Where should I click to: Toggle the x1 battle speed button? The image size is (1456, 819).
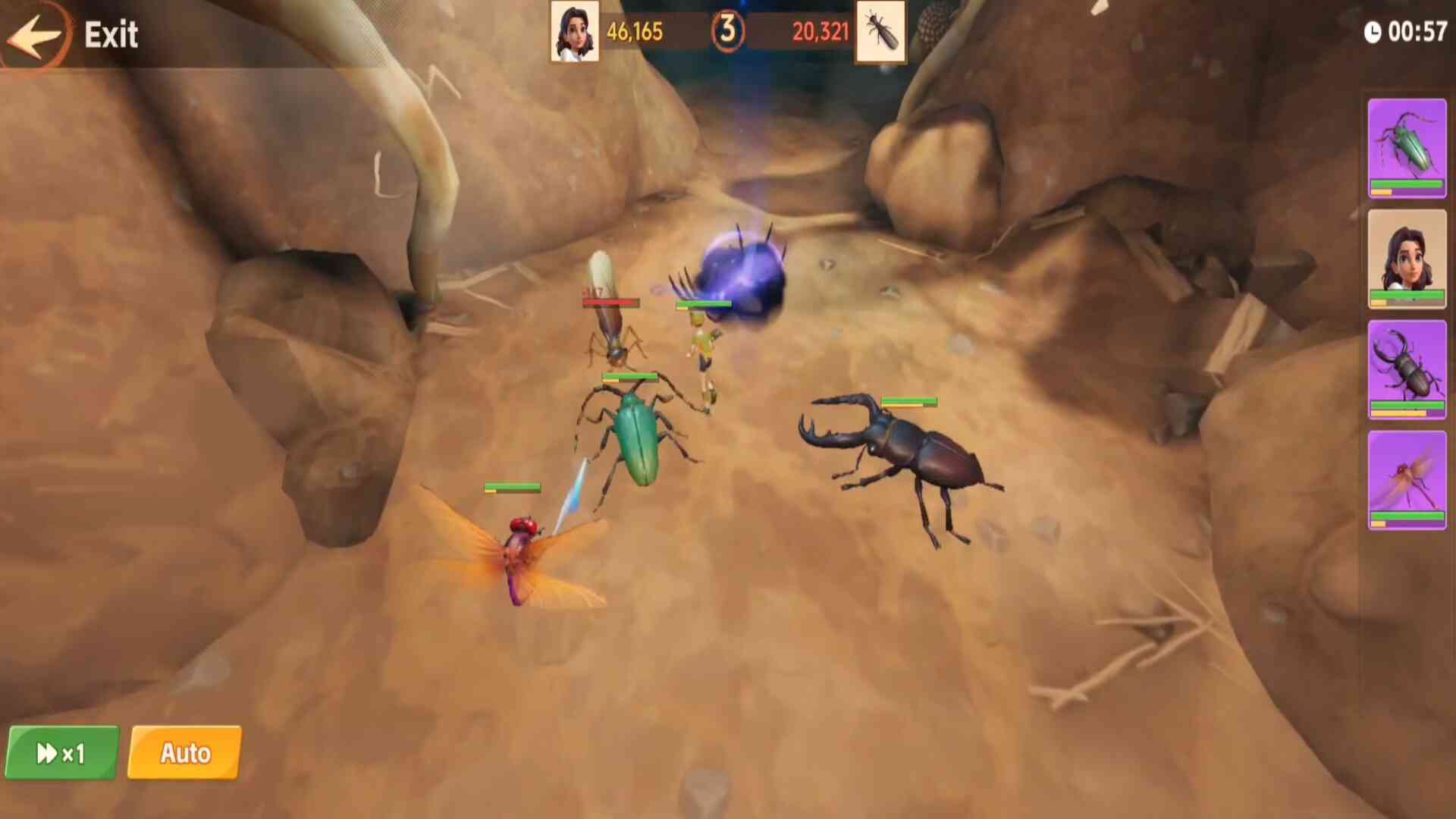click(62, 753)
